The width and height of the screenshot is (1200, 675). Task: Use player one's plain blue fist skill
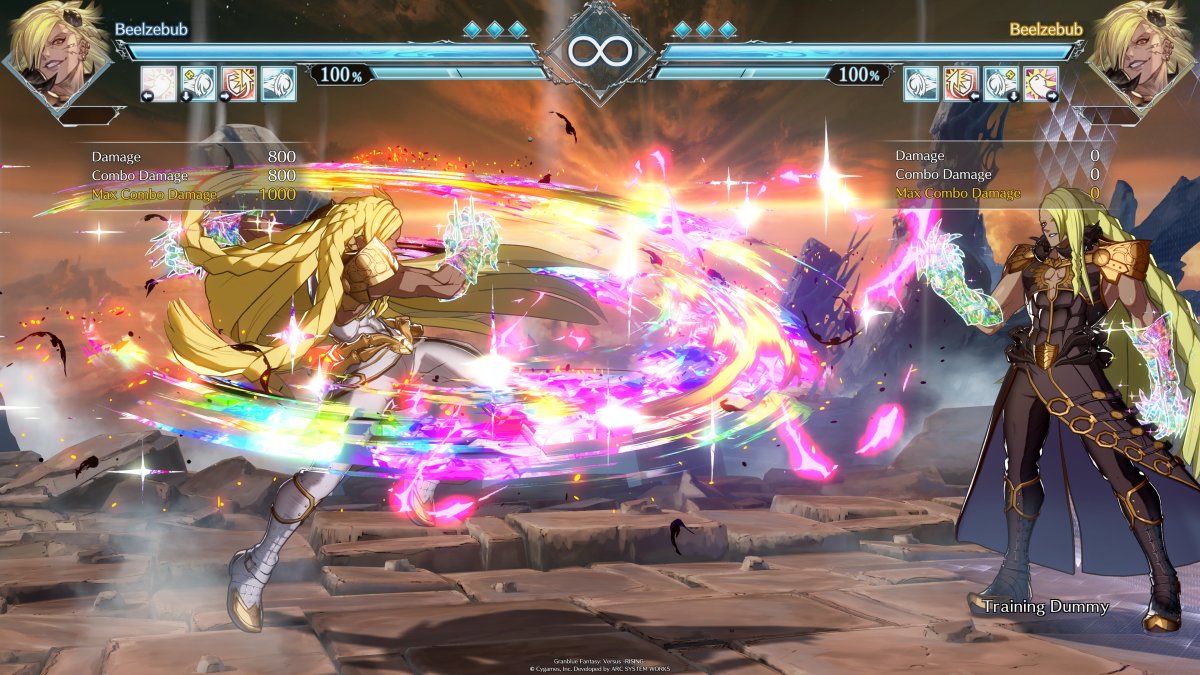click(x=278, y=84)
